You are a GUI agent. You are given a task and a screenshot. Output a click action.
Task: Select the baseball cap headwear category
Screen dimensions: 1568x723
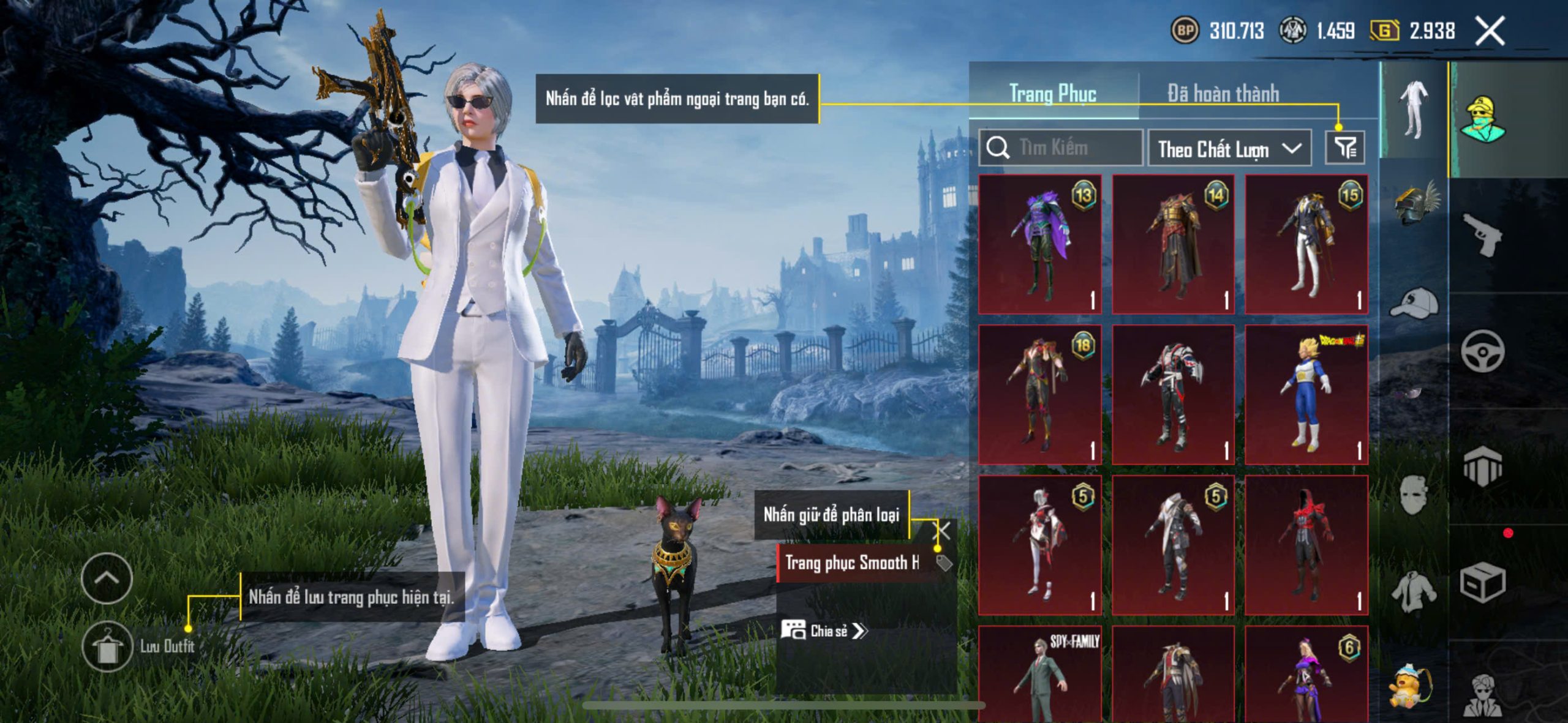pyautogui.click(x=1415, y=302)
